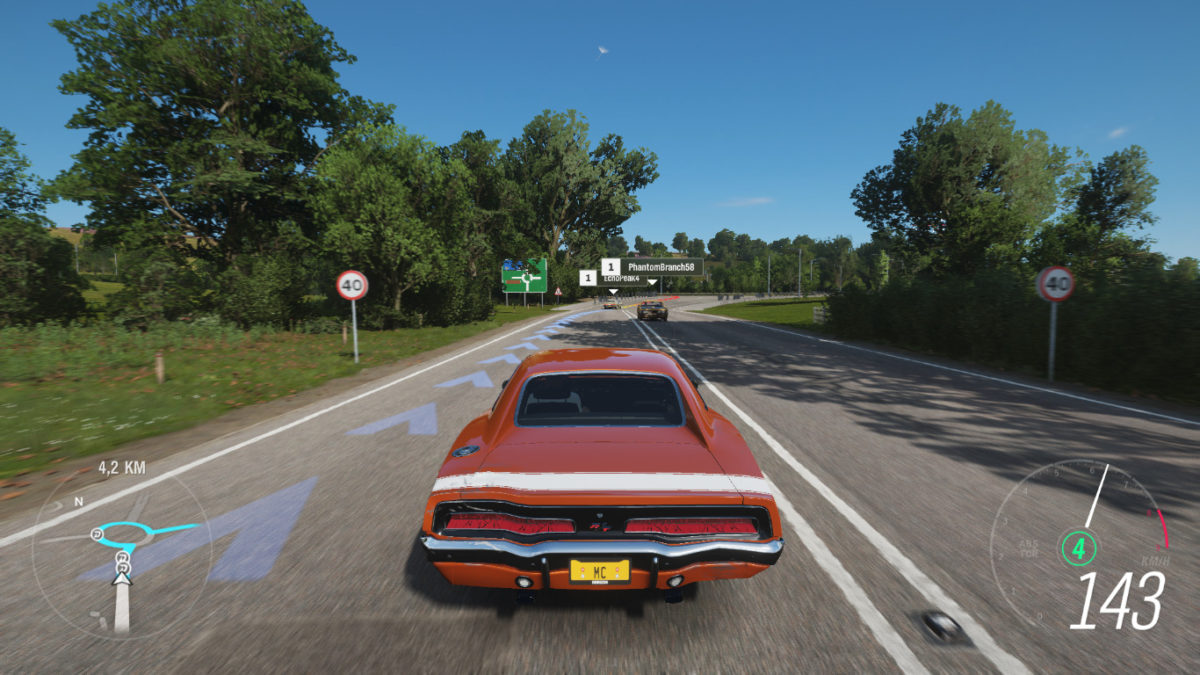The image size is (1200, 675).
Task: Open the circular minimap
Action: coord(120,553)
